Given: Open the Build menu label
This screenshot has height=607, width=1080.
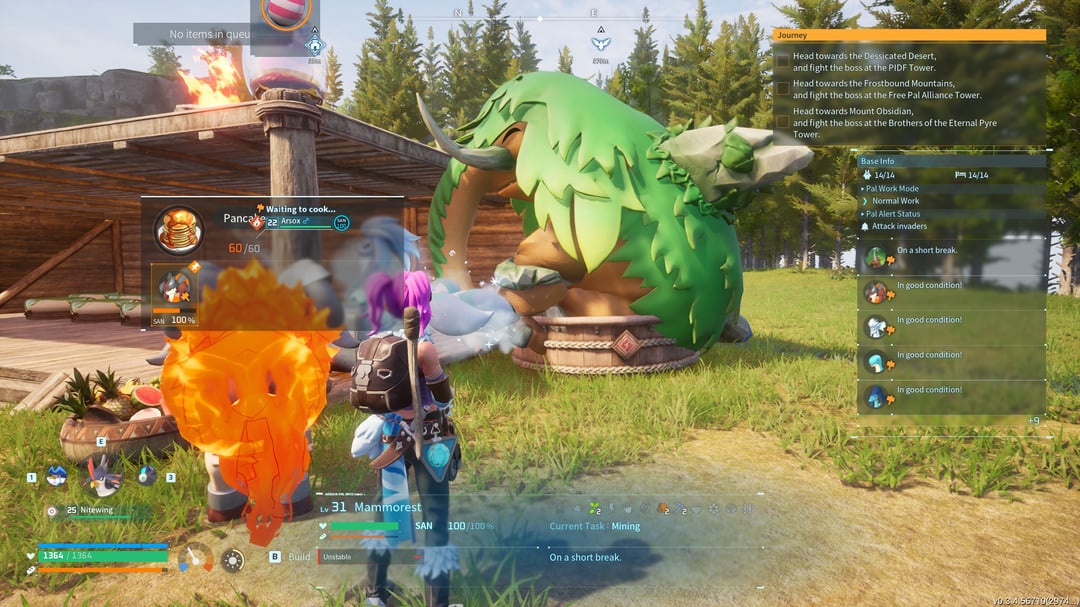Looking at the screenshot, I should tap(299, 556).
